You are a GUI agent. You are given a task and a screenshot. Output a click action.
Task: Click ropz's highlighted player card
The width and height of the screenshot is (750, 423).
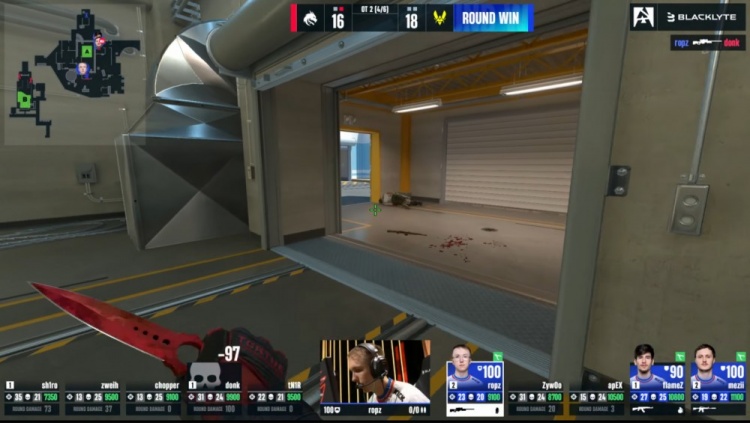click(x=474, y=380)
